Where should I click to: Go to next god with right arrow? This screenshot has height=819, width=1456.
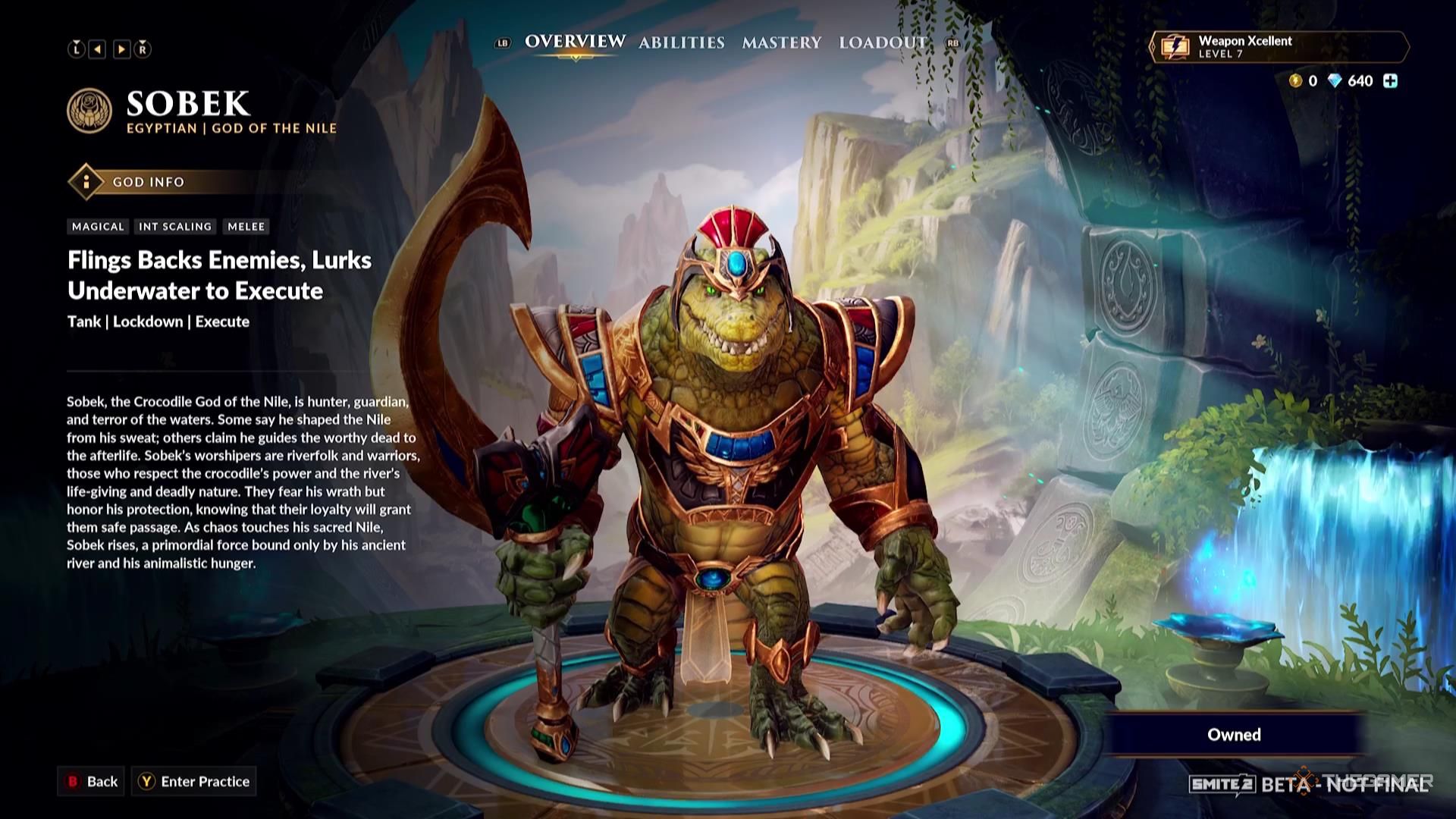[x=121, y=49]
